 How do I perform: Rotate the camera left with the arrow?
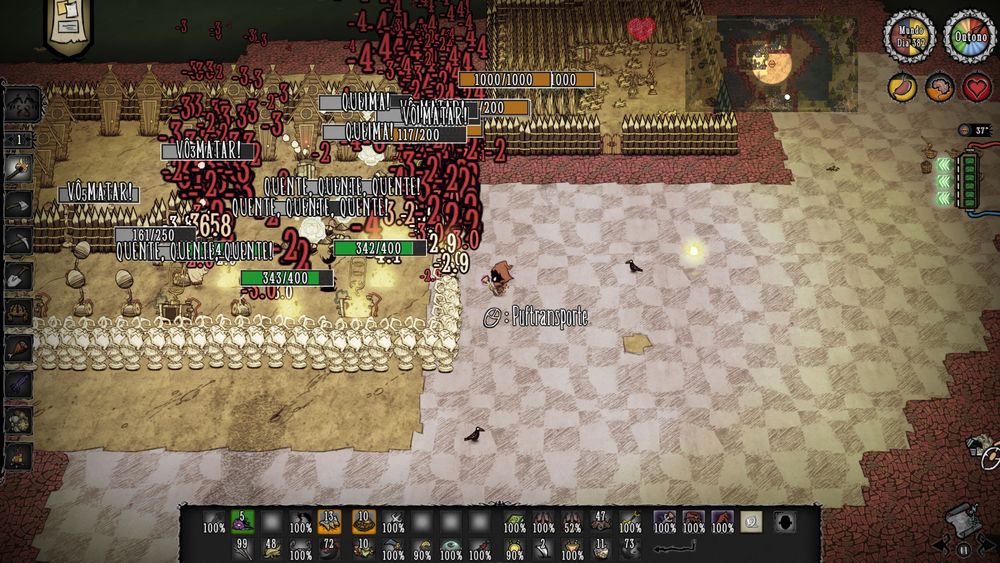tap(941, 546)
